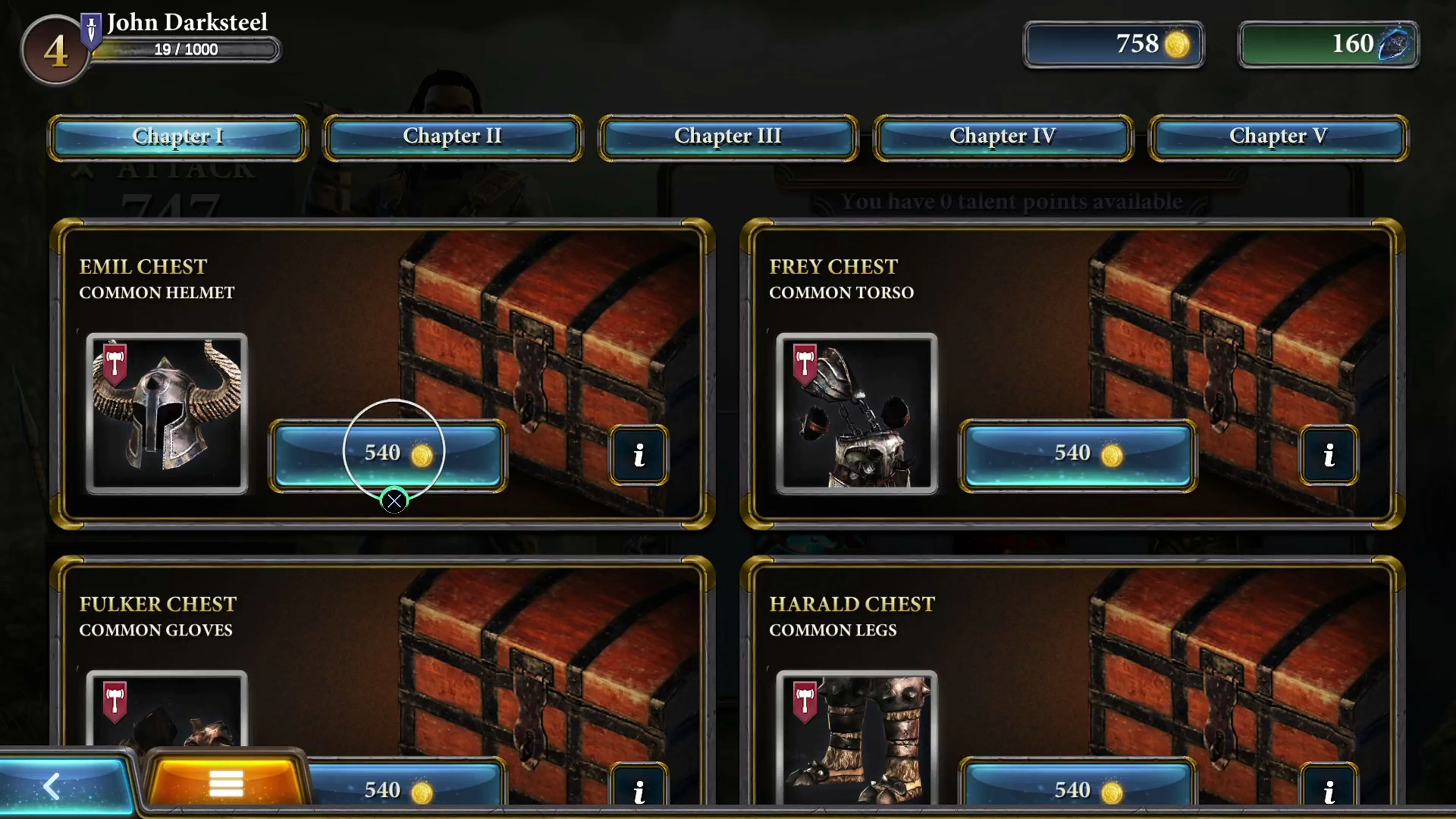Screen dimensions: 1456x819
Task: View Chapter V contents
Action: pyautogui.click(x=1278, y=136)
